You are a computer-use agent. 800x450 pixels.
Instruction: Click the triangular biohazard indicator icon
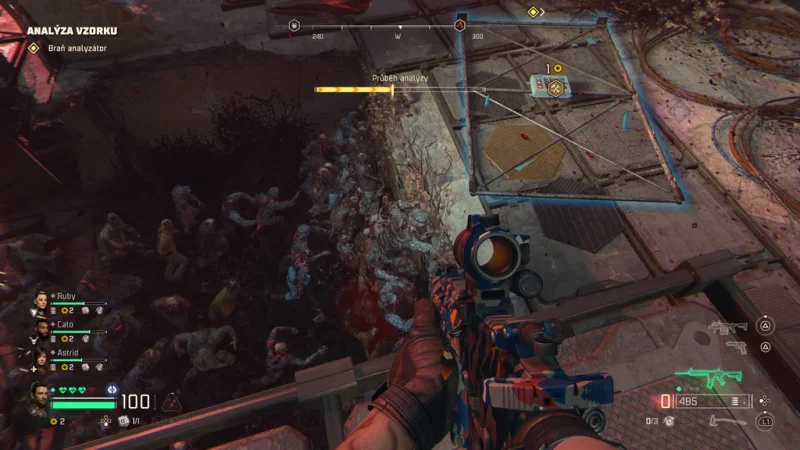click(x=171, y=403)
